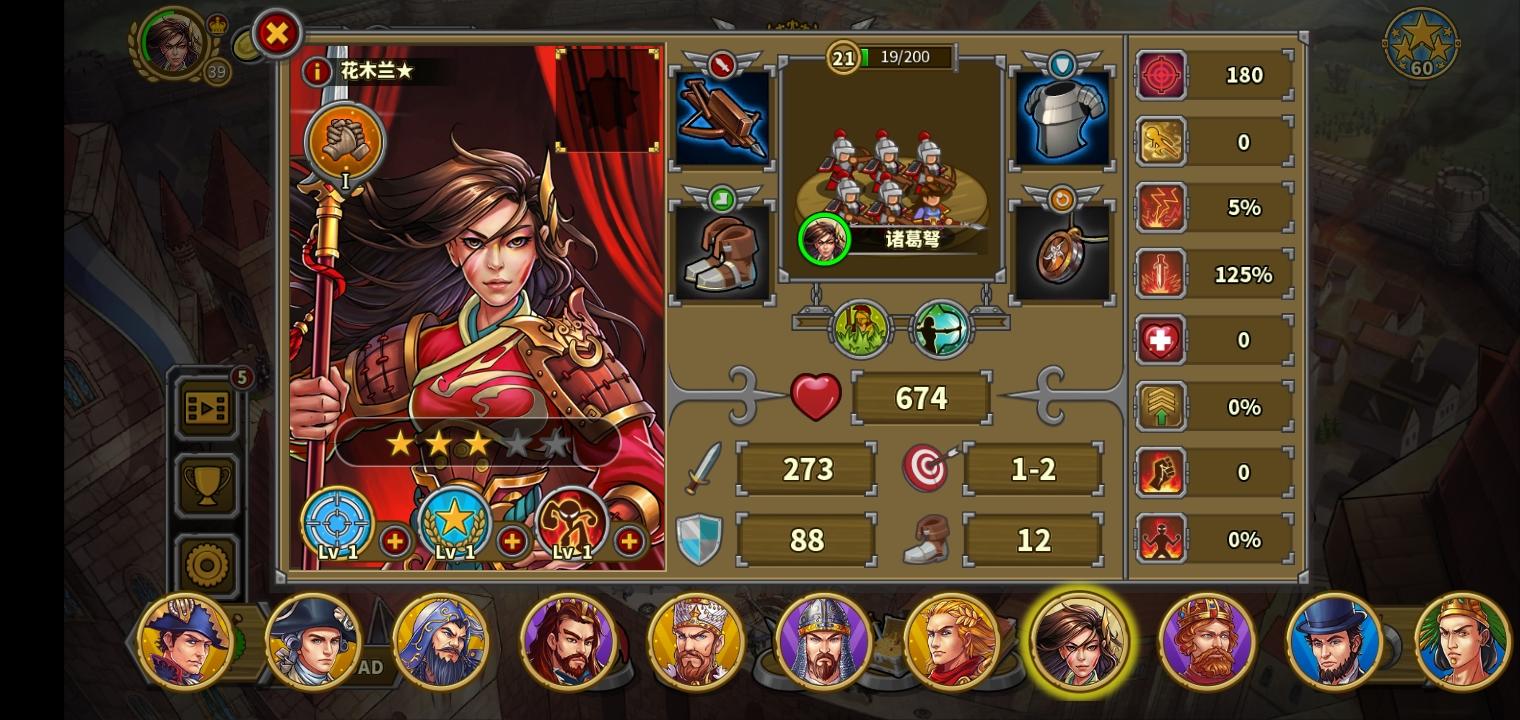Tap the 花木兰 info icon
This screenshot has height=720, width=1520.
319,70
